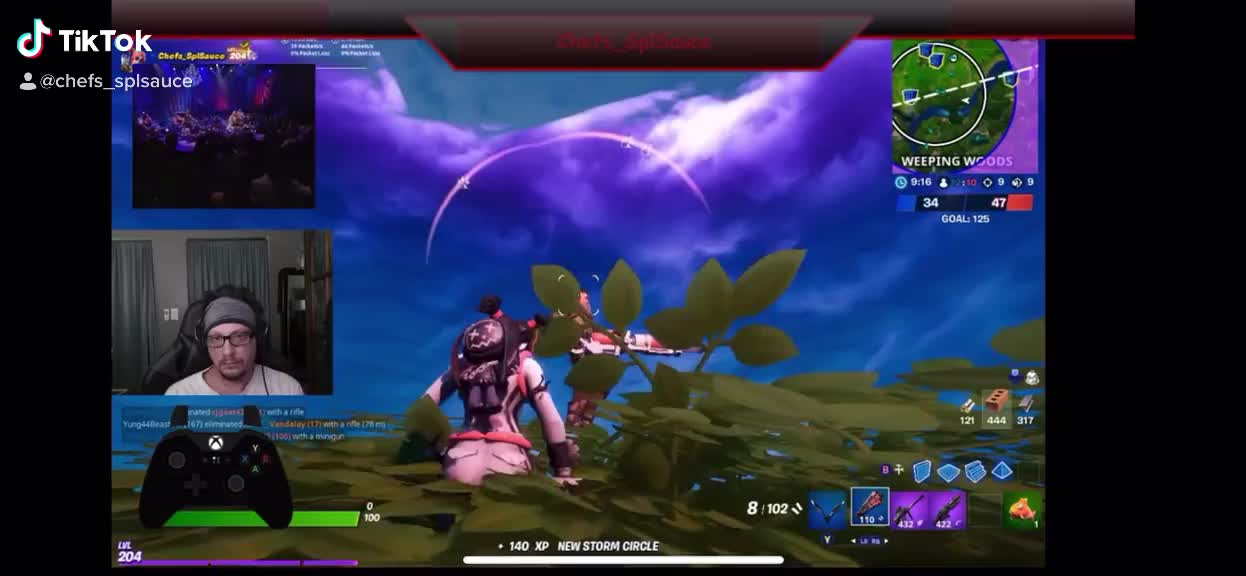Select the orange fish consumable slot
The height and width of the screenshot is (576, 1246).
1023,509
